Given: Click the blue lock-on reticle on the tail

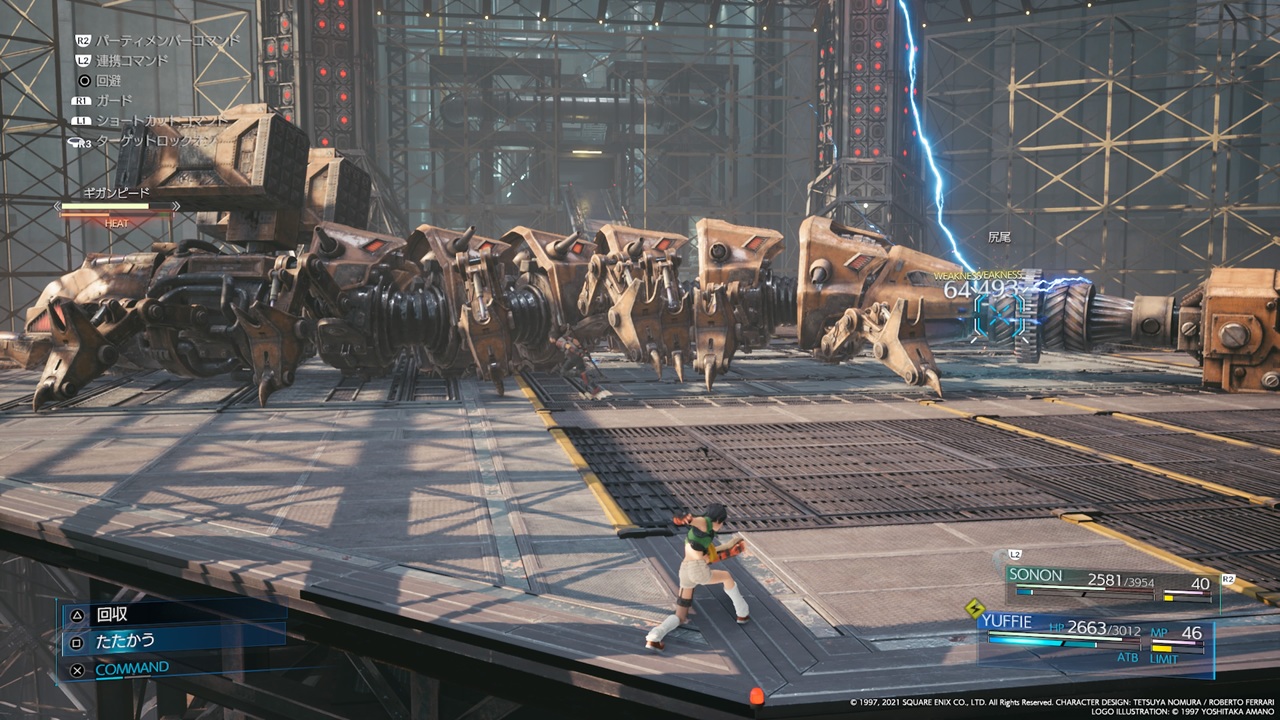Looking at the screenshot, I should [x=999, y=314].
